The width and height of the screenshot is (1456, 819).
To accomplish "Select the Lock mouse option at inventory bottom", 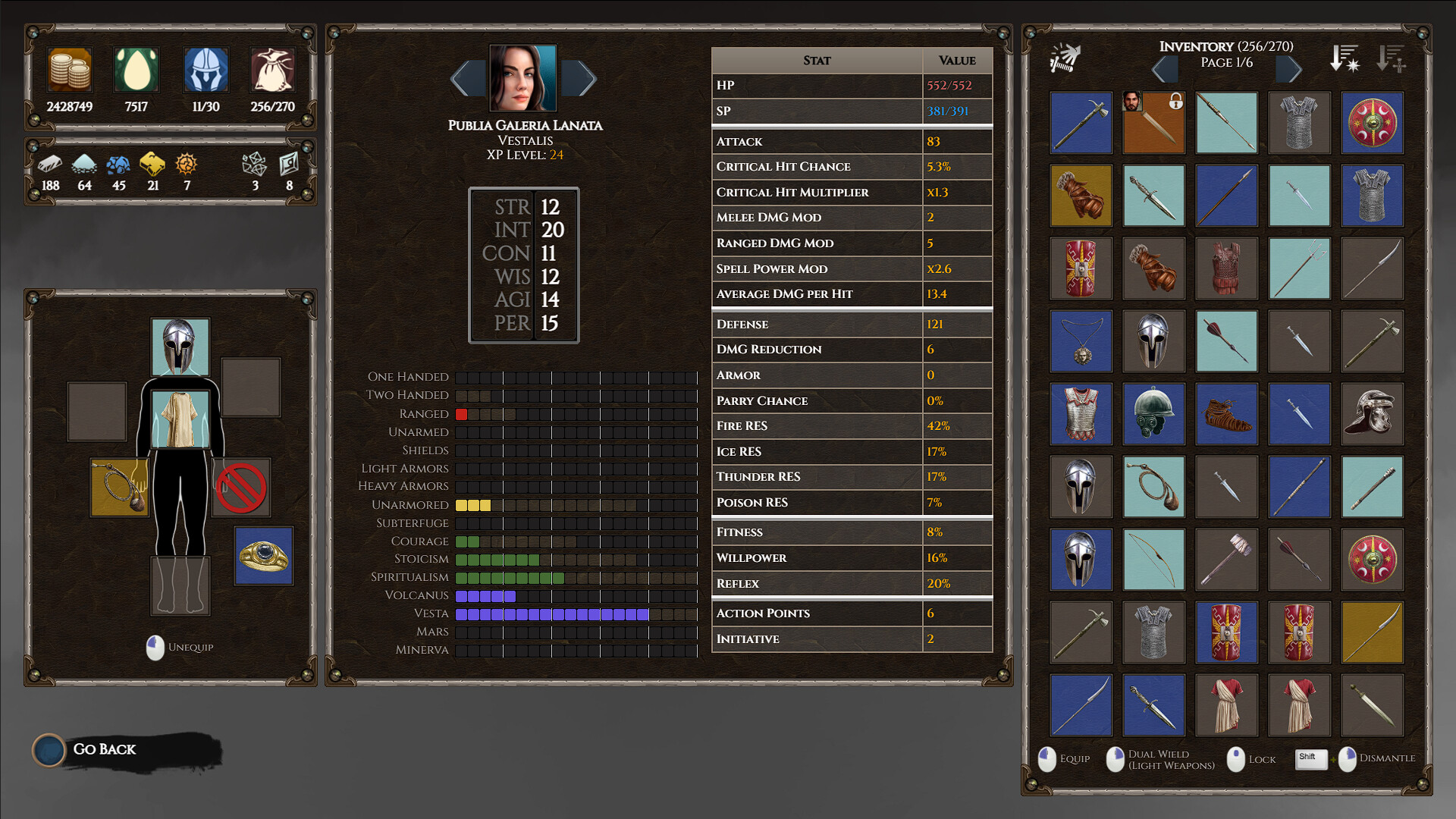I will tap(1250, 759).
